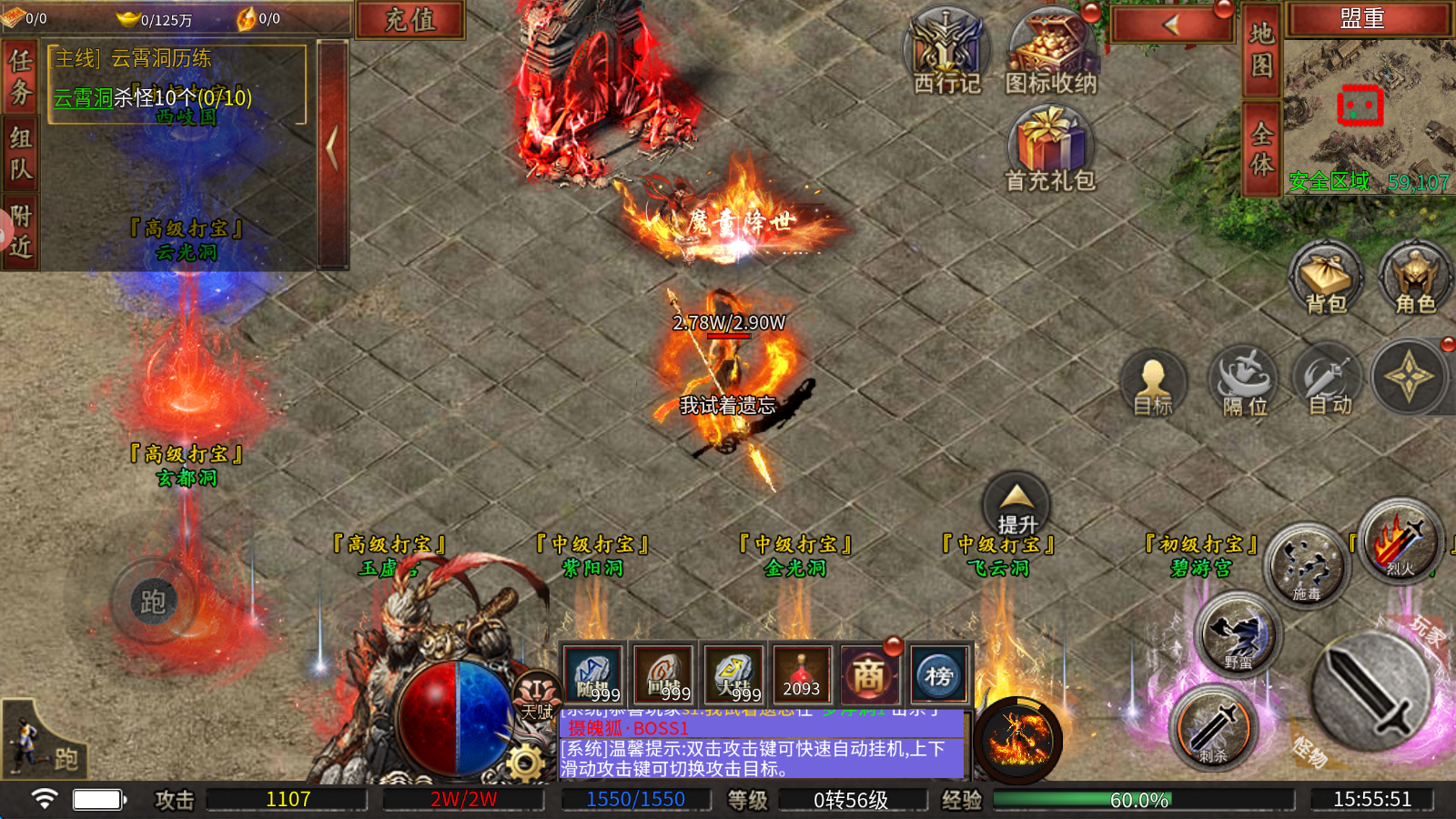
Task: Open the 榜 ranking button
Action: [x=938, y=675]
